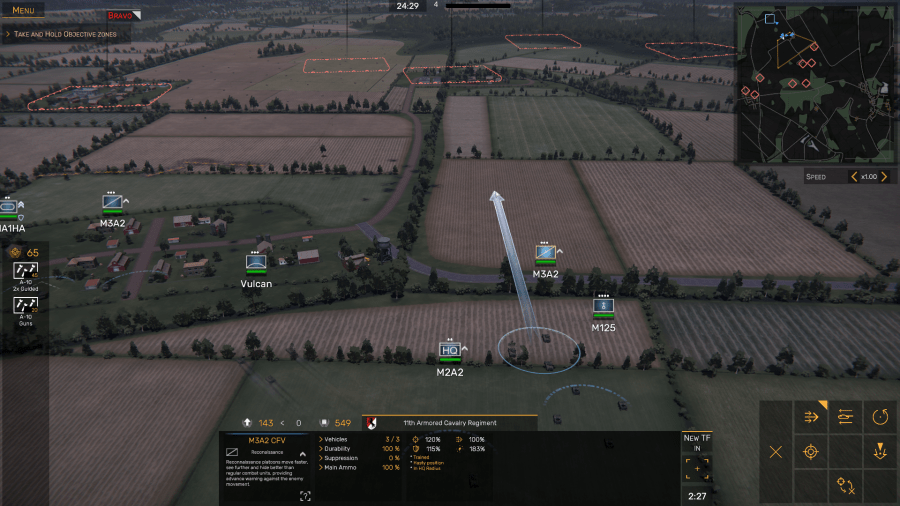Select the M2A2 HQ unit marker
900x506 pixels.
(x=450, y=351)
